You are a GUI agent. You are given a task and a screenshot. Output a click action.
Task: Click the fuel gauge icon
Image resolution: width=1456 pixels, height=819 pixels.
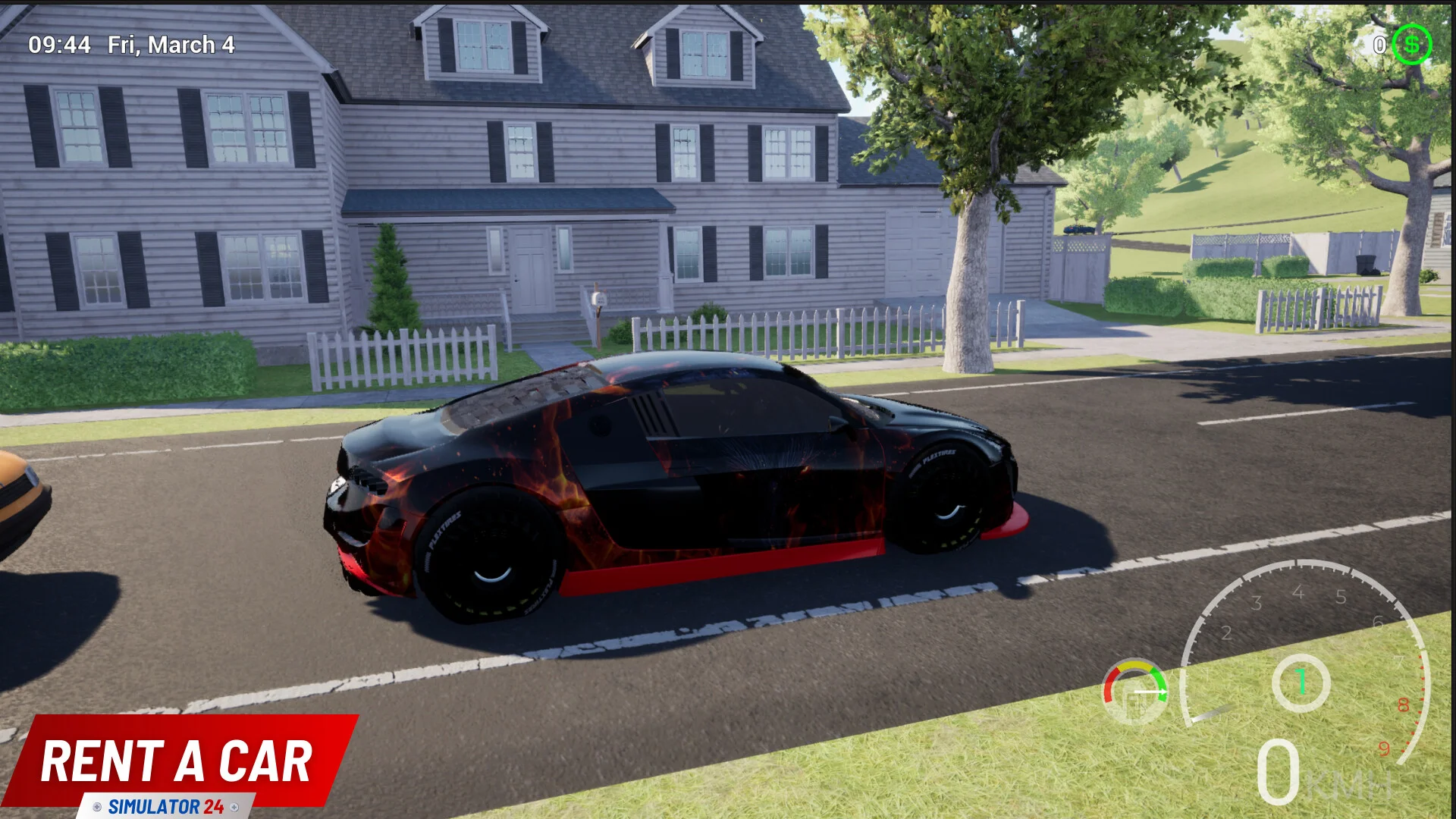[1135, 692]
